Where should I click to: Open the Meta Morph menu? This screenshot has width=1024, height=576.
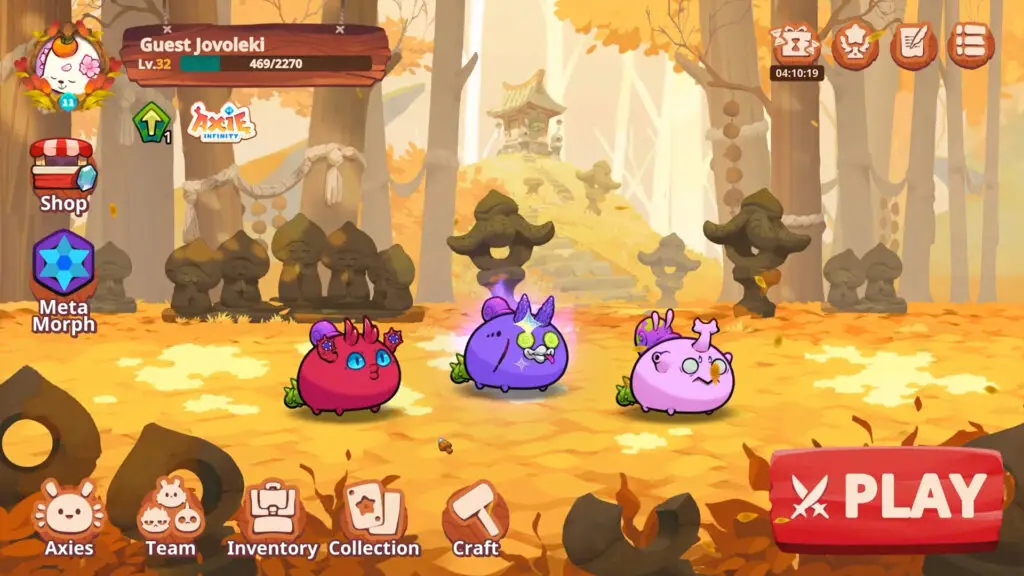coord(64,281)
